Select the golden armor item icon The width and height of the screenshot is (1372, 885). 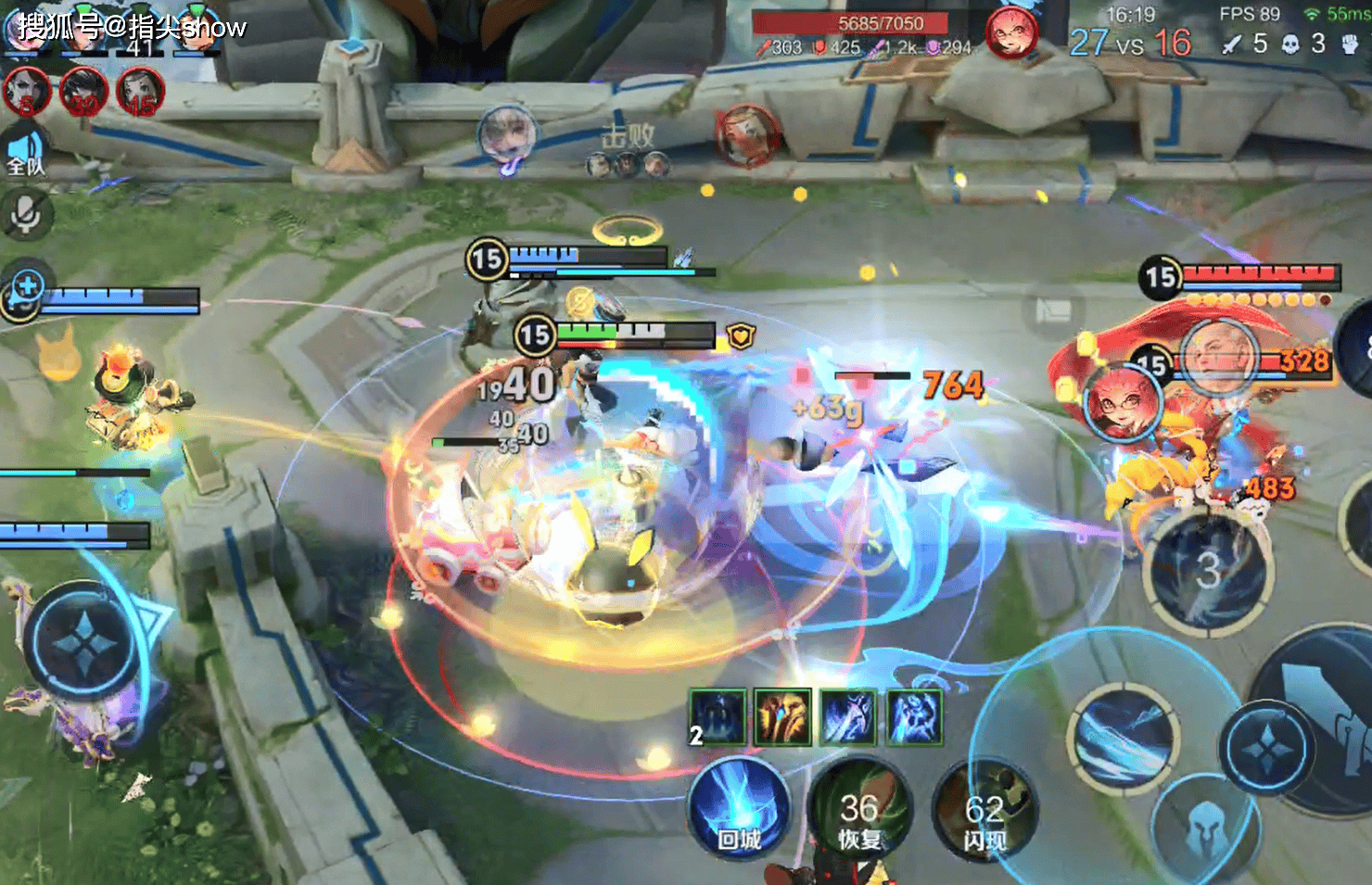[x=782, y=716]
